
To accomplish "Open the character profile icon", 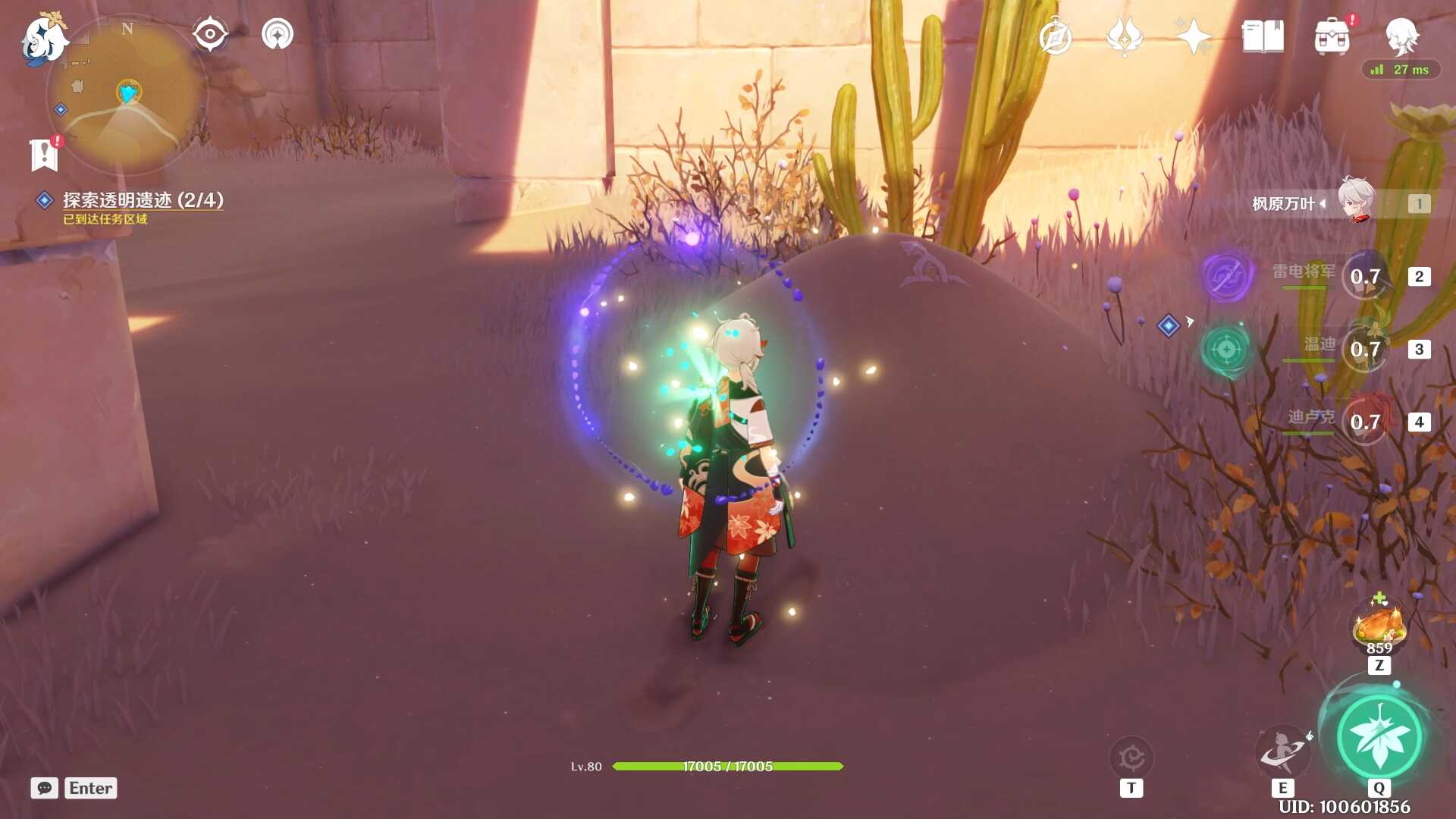I will click(1401, 35).
